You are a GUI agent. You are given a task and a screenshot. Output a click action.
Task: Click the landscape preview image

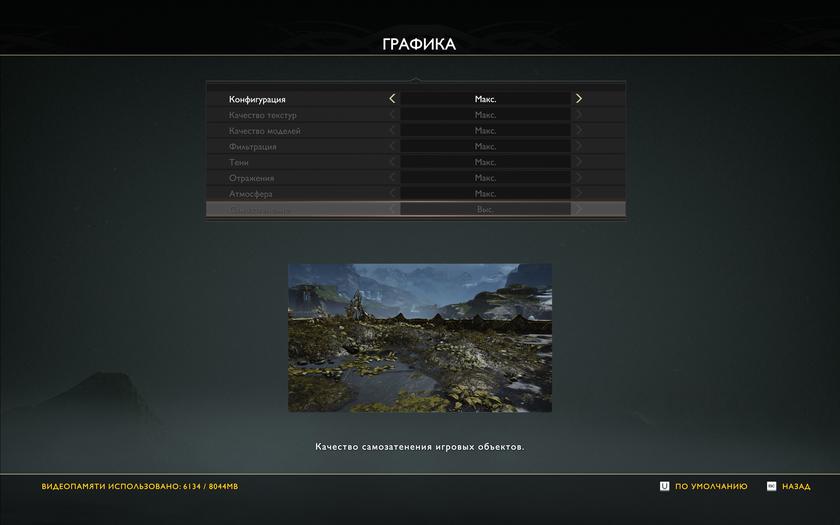pos(420,338)
